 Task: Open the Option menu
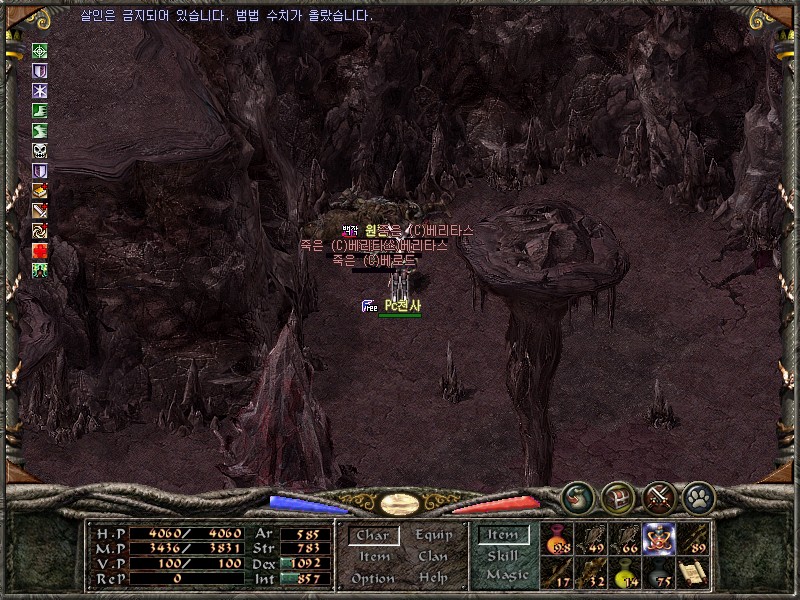click(x=373, y=578)
